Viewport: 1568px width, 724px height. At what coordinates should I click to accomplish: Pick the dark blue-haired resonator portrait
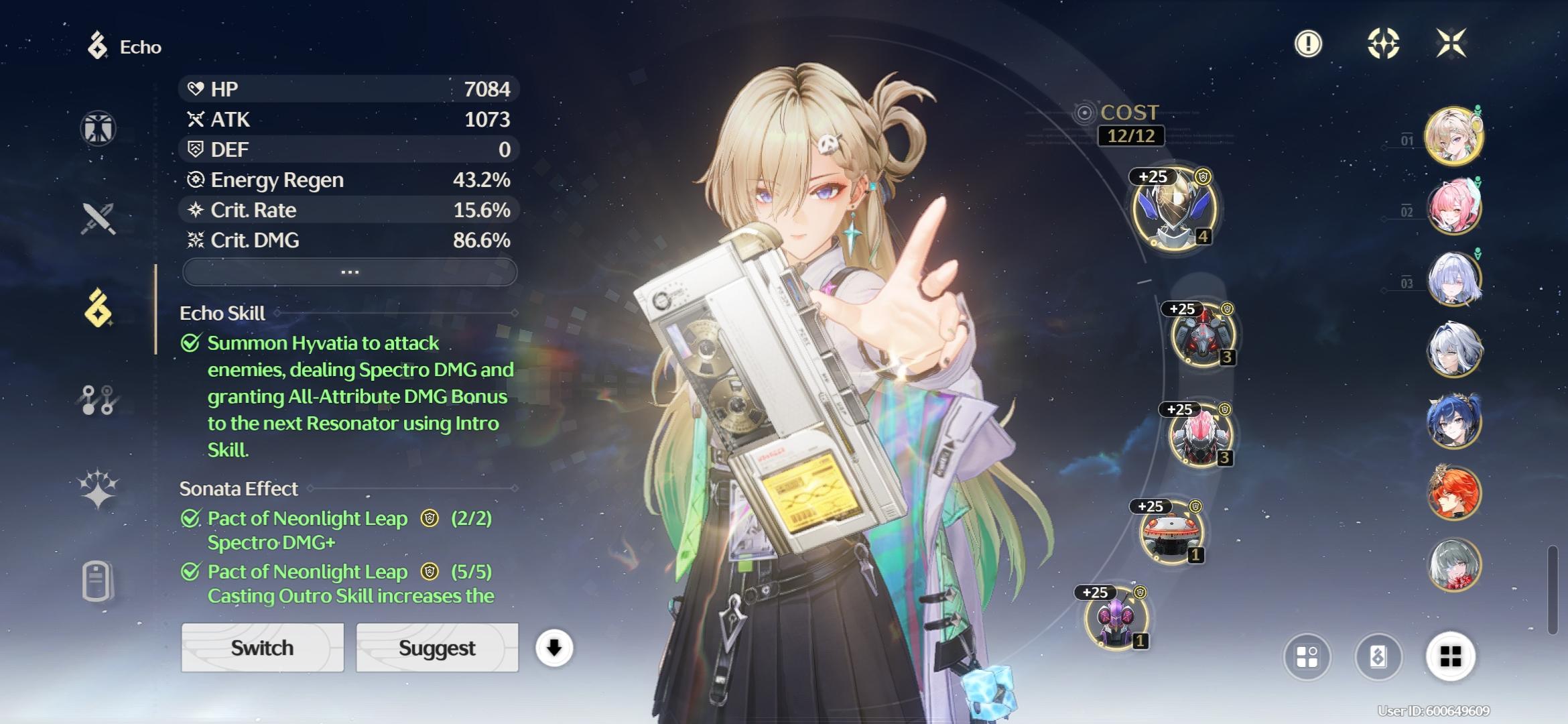[1453, 421]
